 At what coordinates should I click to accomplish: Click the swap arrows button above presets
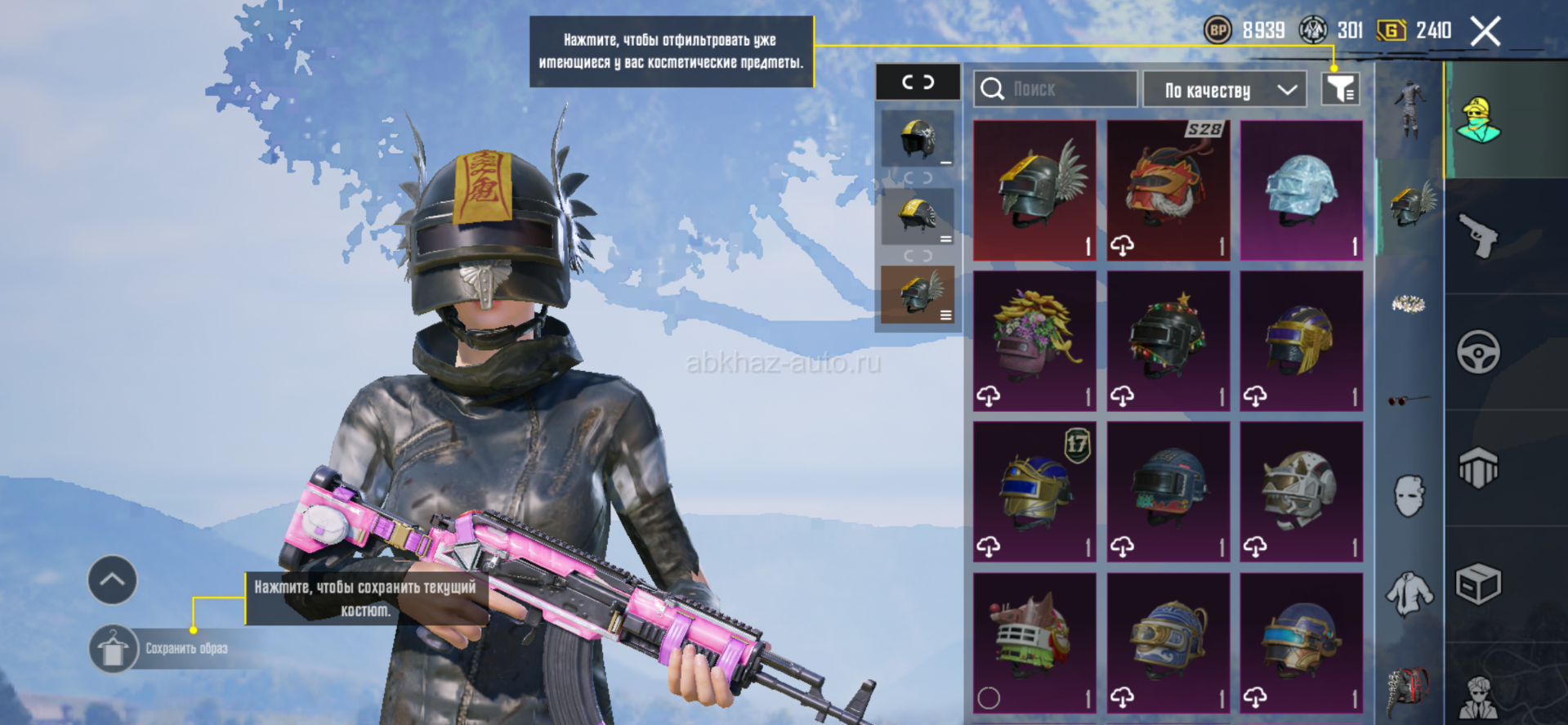(918, 82)
